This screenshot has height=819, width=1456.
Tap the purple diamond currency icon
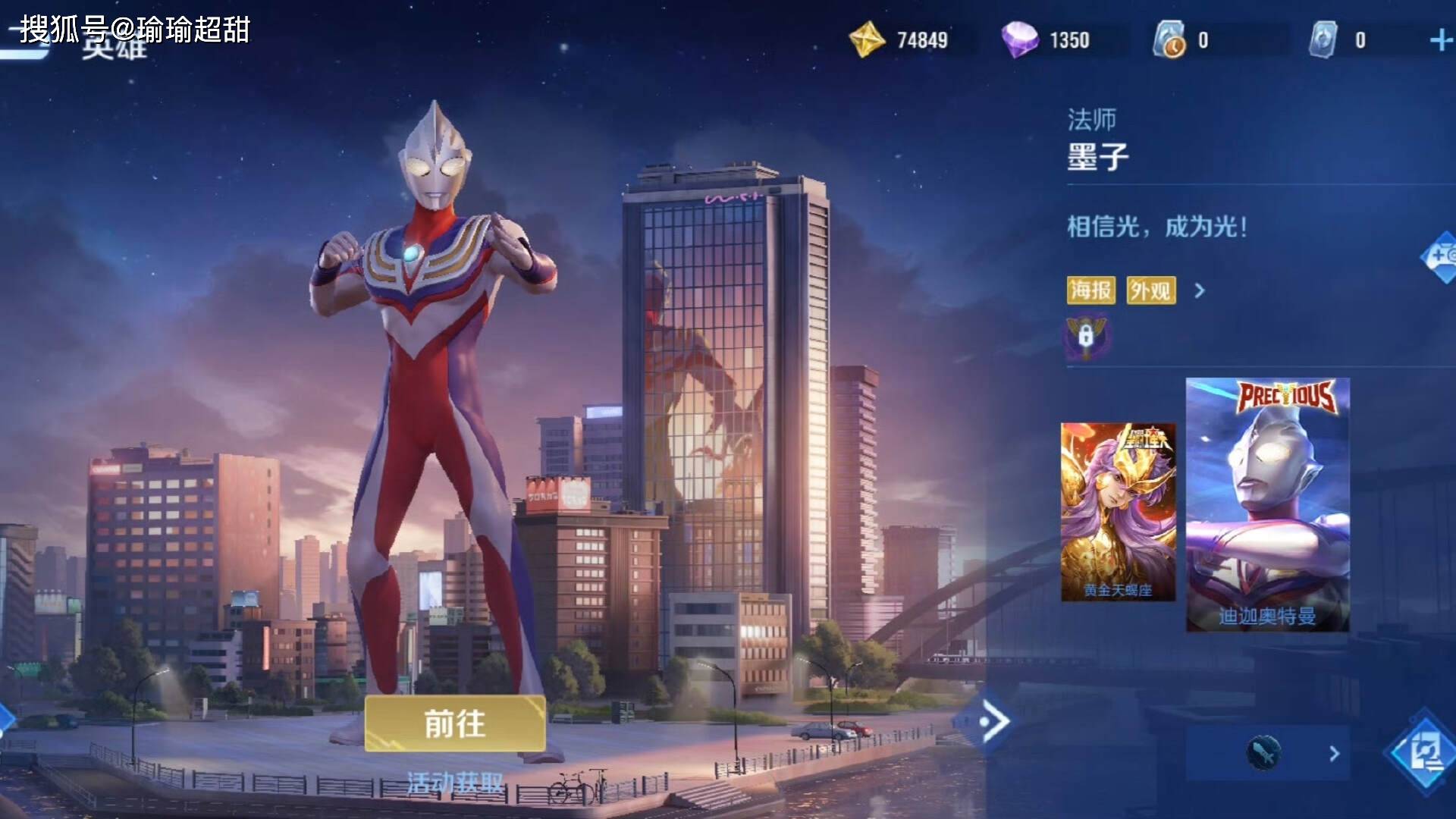point(1019,39)
